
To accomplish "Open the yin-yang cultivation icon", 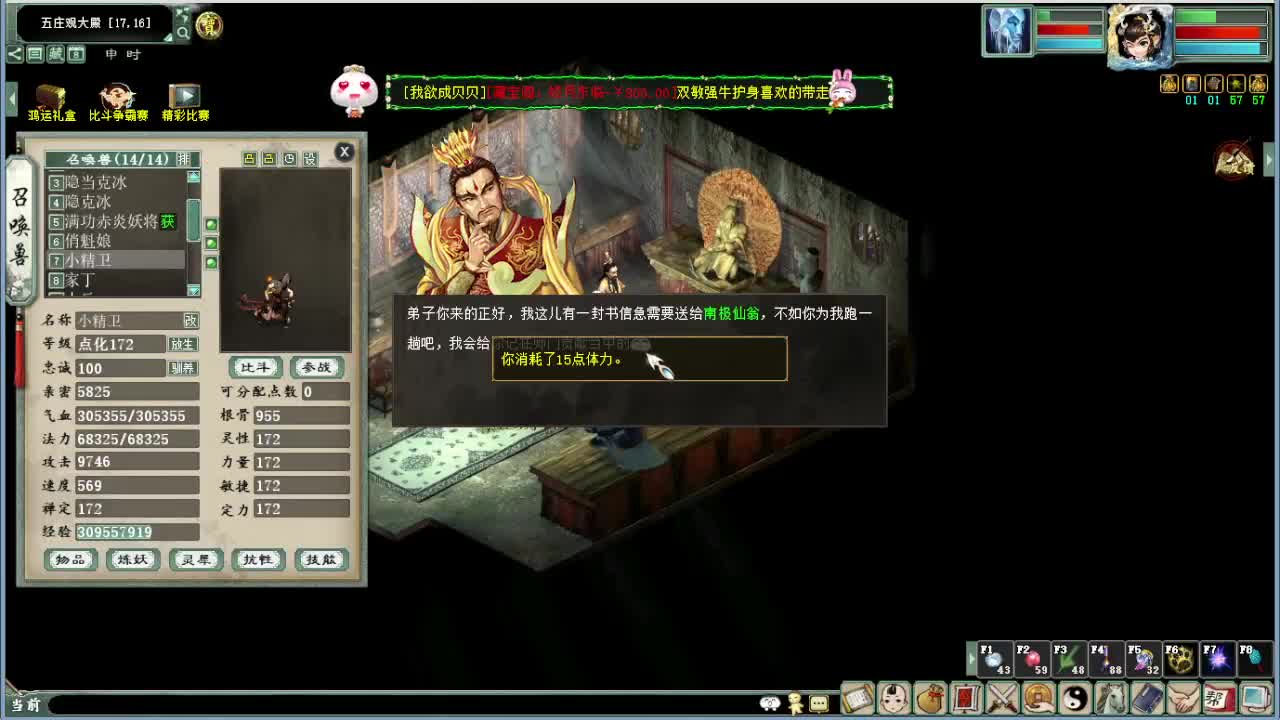I will point(1076,698).
